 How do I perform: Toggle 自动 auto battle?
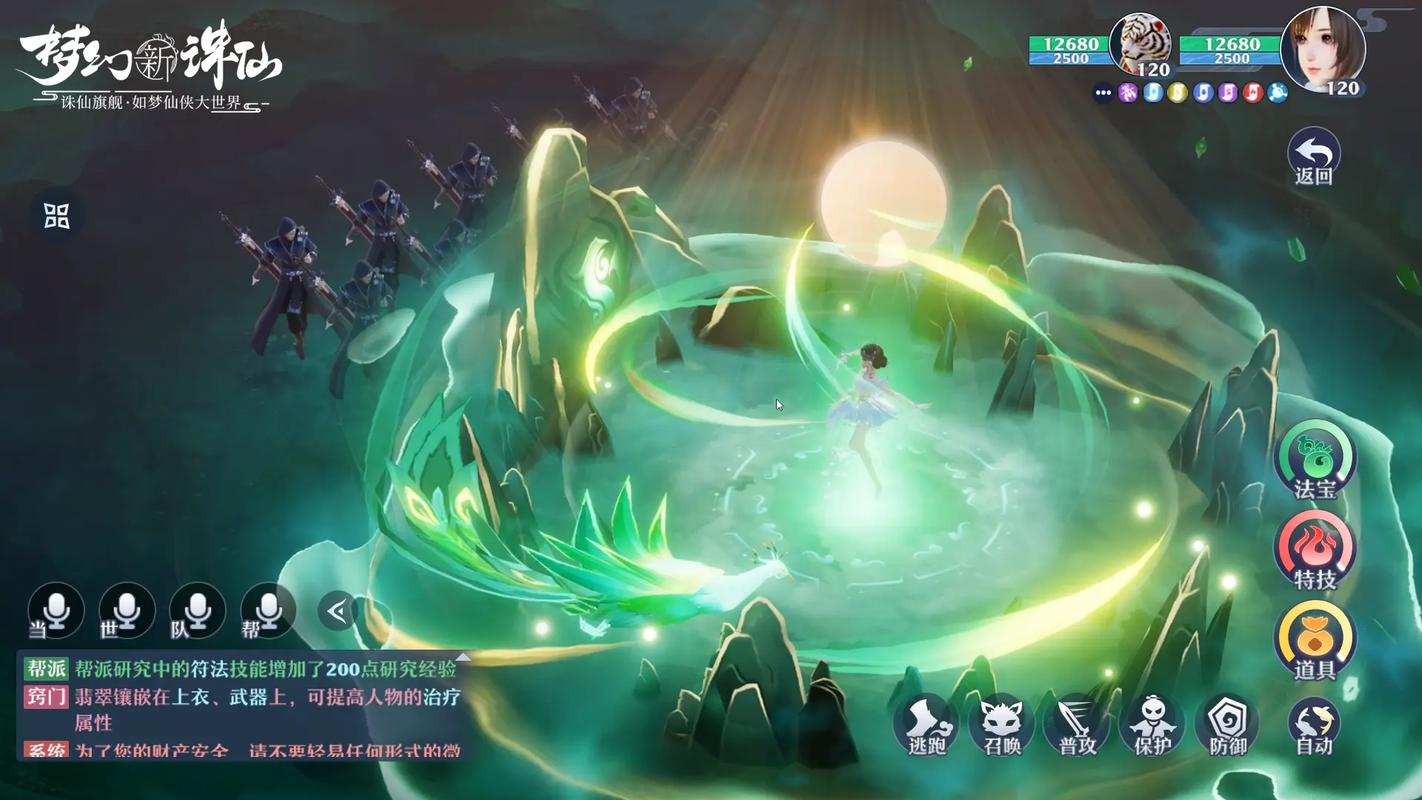[1313, 723]
